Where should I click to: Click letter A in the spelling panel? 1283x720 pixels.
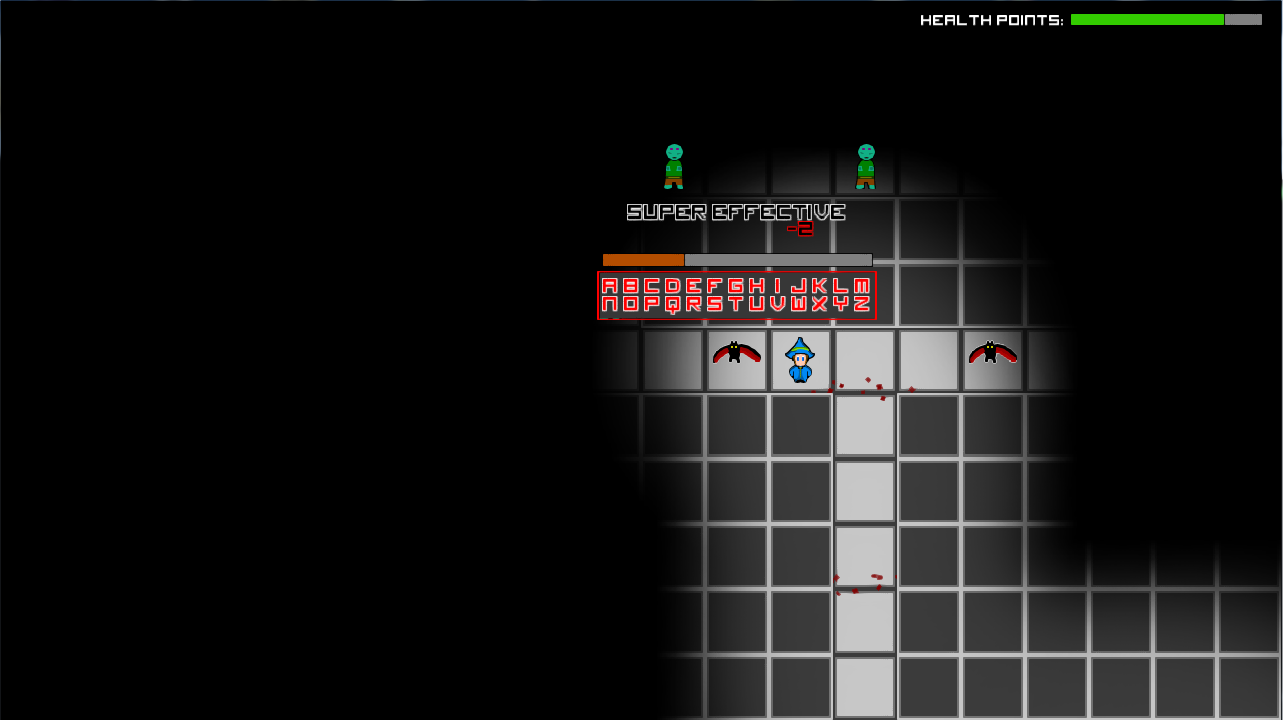pos(608,285)
